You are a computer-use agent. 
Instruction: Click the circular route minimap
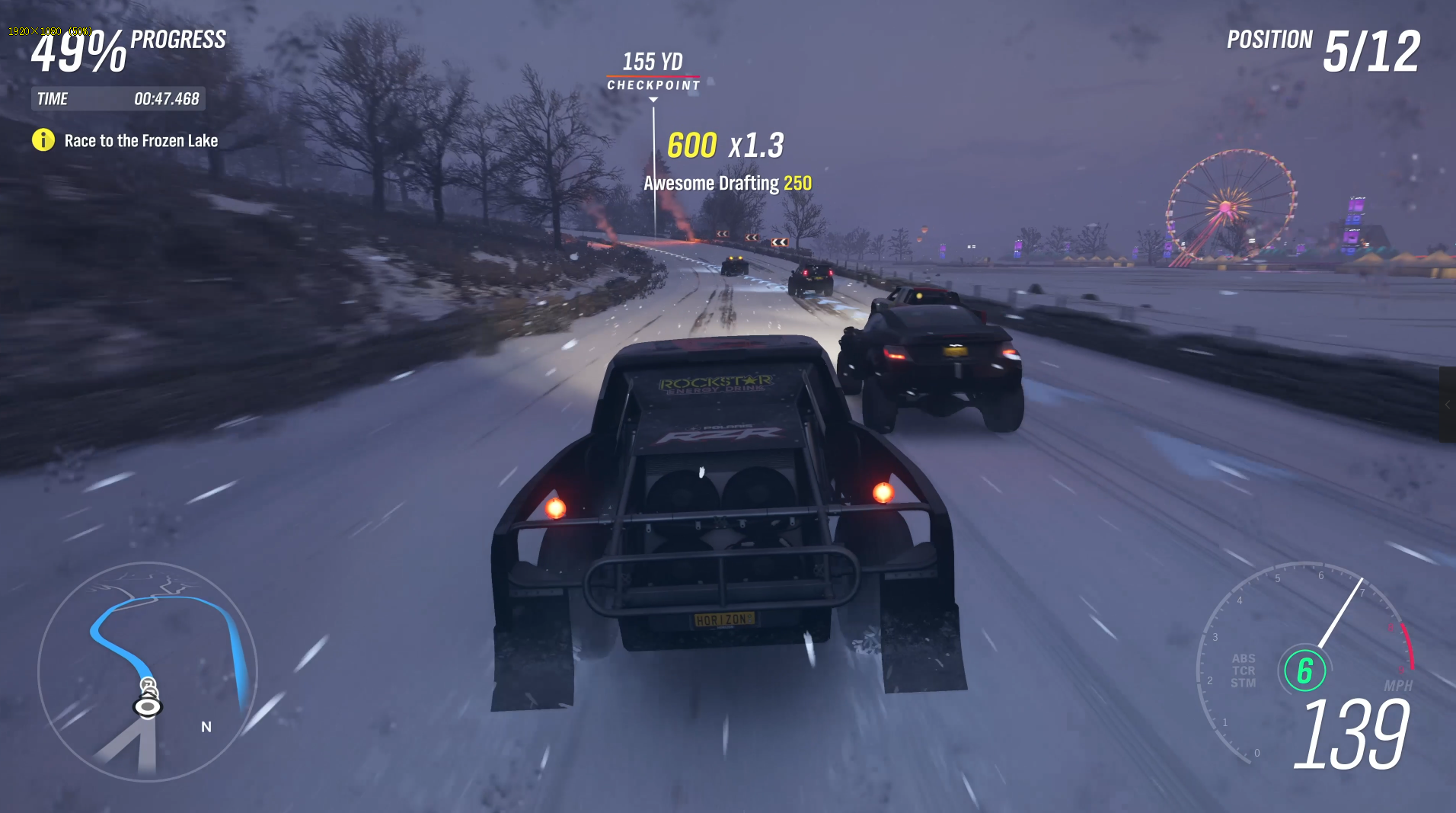[148, 671]
